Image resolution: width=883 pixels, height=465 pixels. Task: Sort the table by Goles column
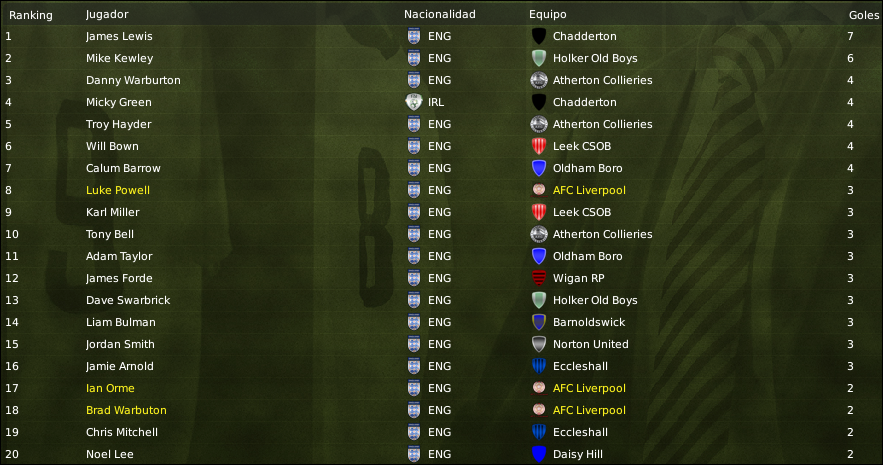[x=856, y=15]
